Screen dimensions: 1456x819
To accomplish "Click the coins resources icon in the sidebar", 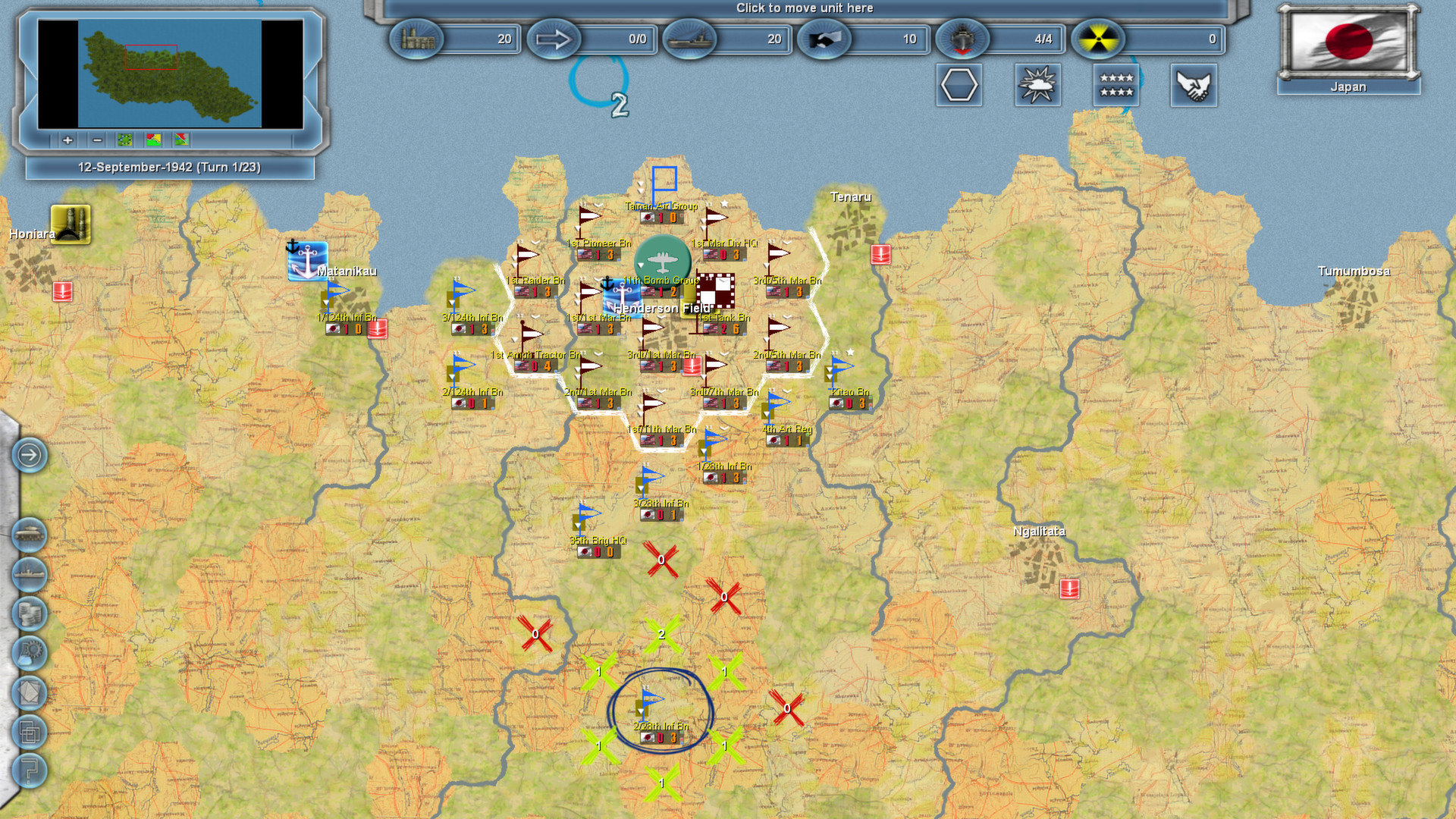I will click(29, 614).
